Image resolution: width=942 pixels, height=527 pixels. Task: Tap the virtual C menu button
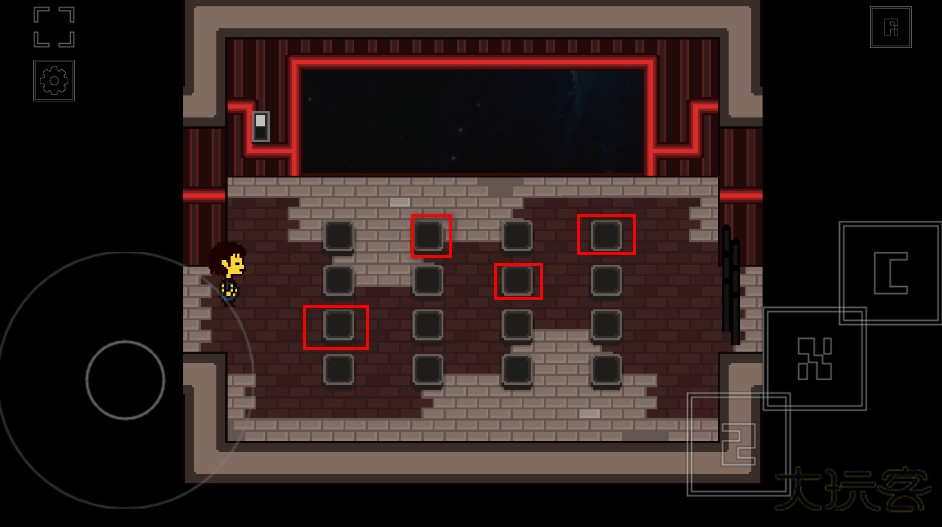tap(890, 273)
